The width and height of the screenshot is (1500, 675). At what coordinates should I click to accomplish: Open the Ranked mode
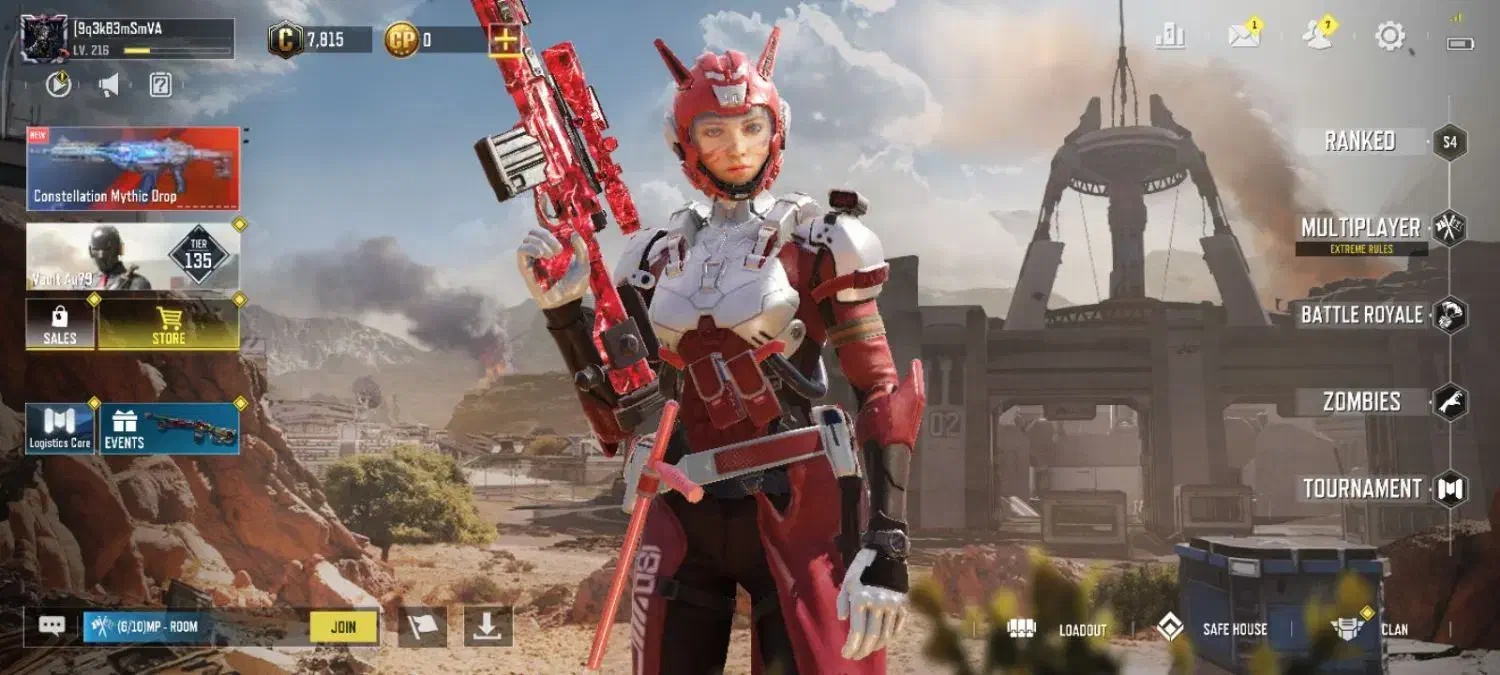pyautogui.click(x=1360, y=141)
